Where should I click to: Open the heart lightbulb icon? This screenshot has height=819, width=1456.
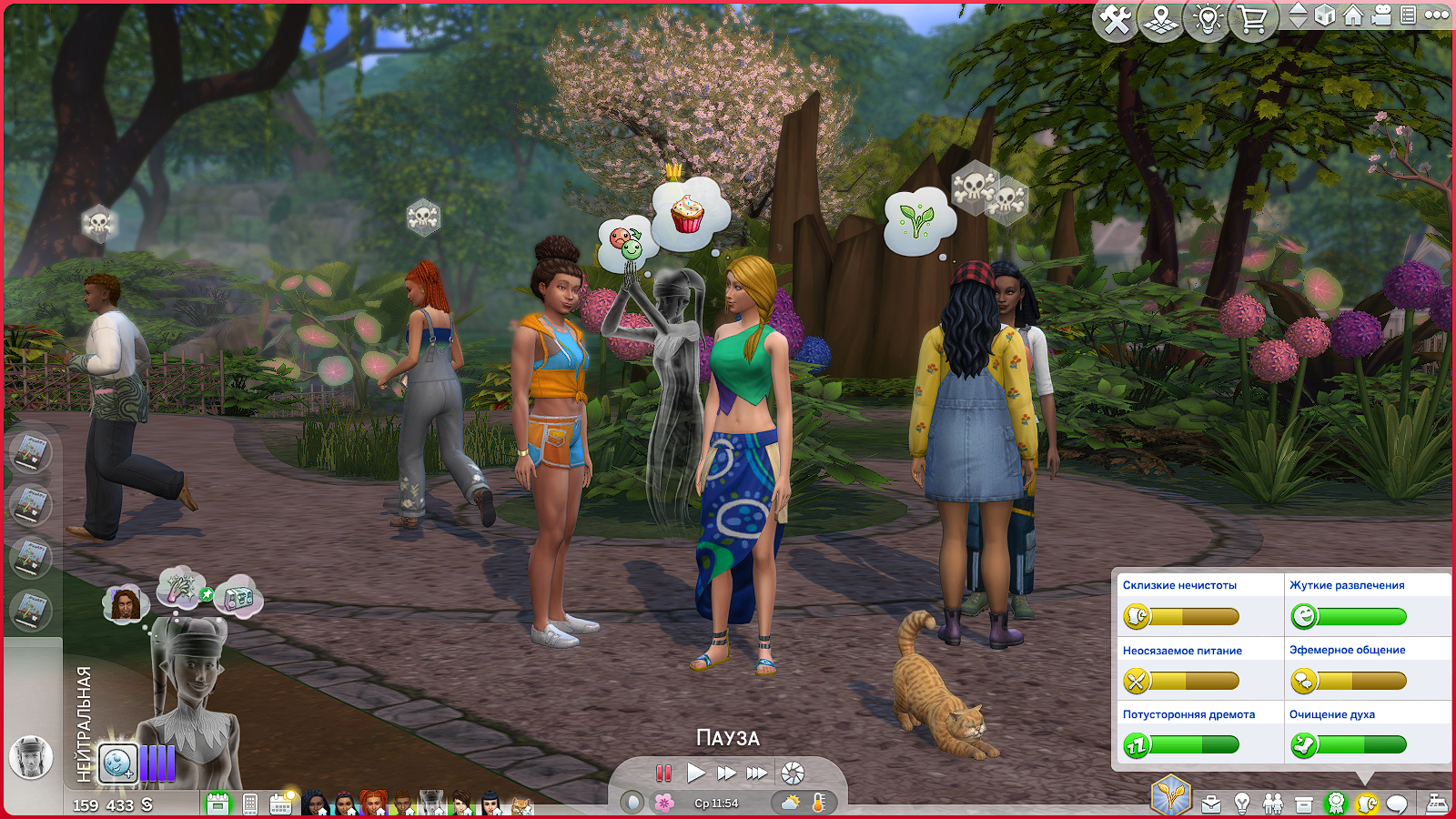[1207, 19]
